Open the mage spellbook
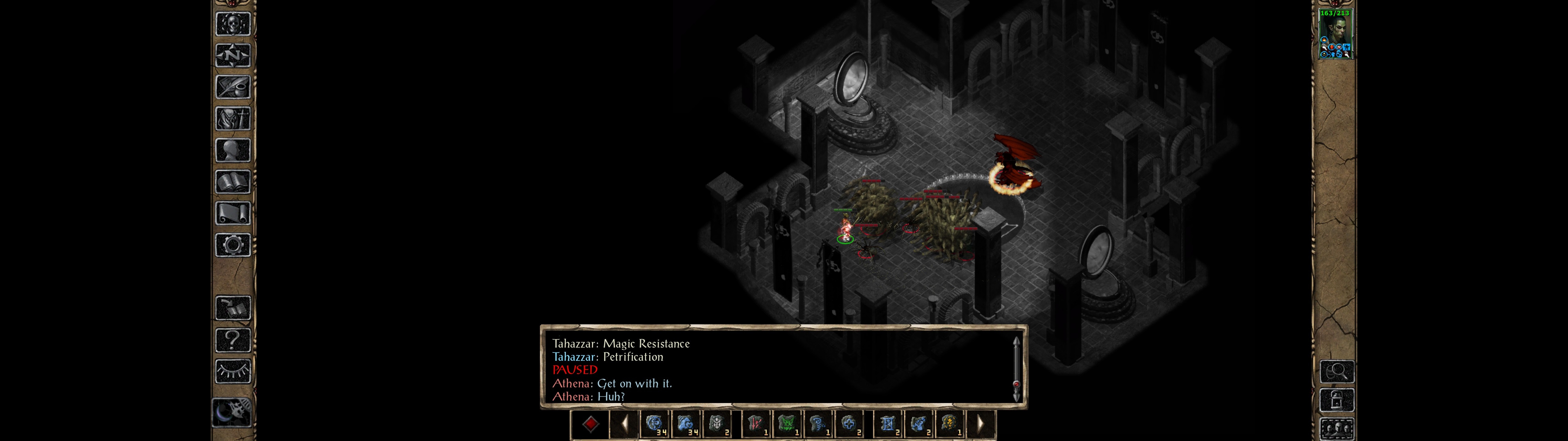 pos(232,182)
